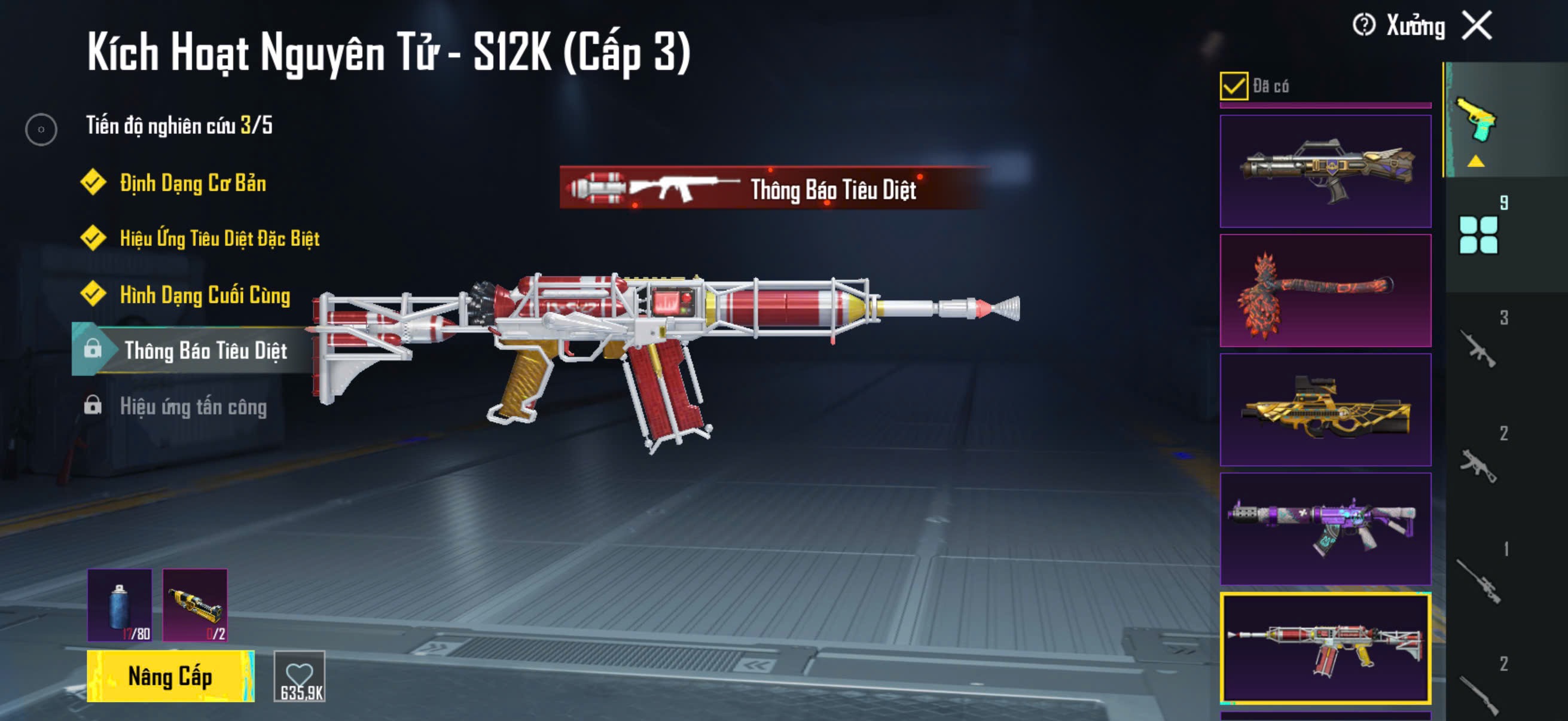The width and height of the screenshot is (1568, 721).
Task: Close the workshop screen with the X
Action: (1477, 26)
